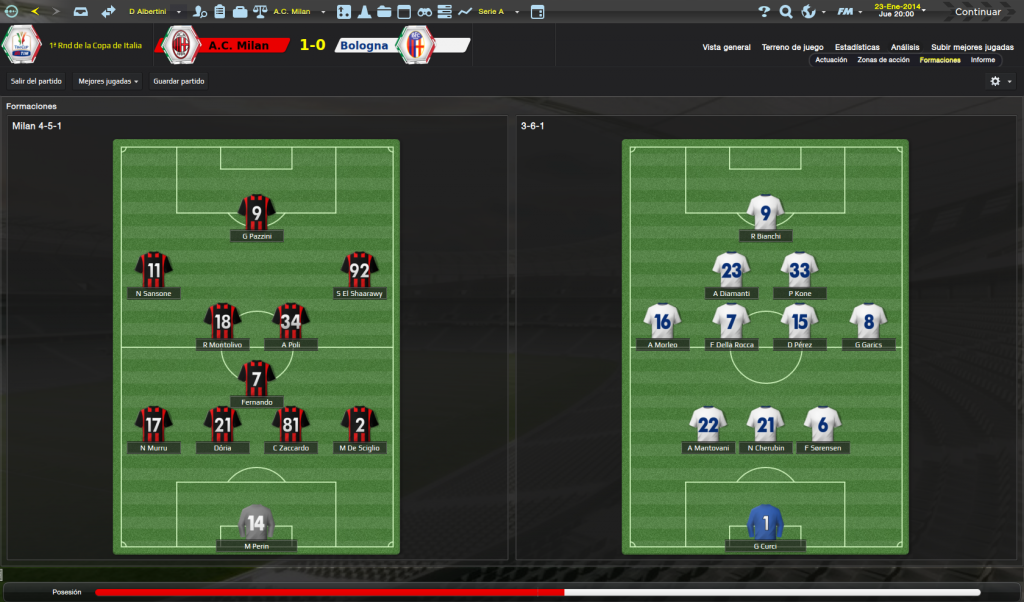The image size is (1024, 602).
Task: Exit the match via Salir del partido
Action: (x=36, y=81)
